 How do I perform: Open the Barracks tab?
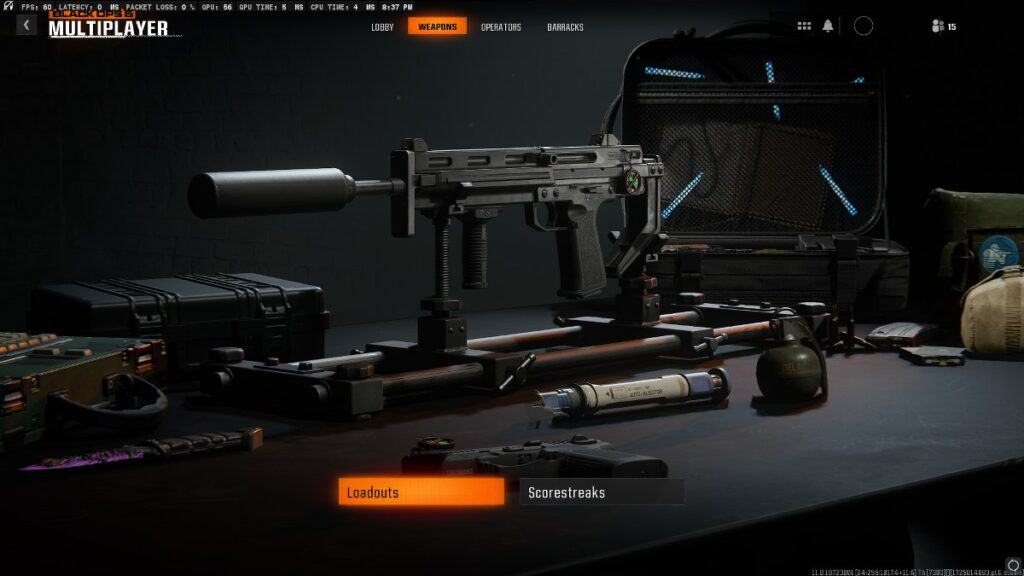pos(565,27)
